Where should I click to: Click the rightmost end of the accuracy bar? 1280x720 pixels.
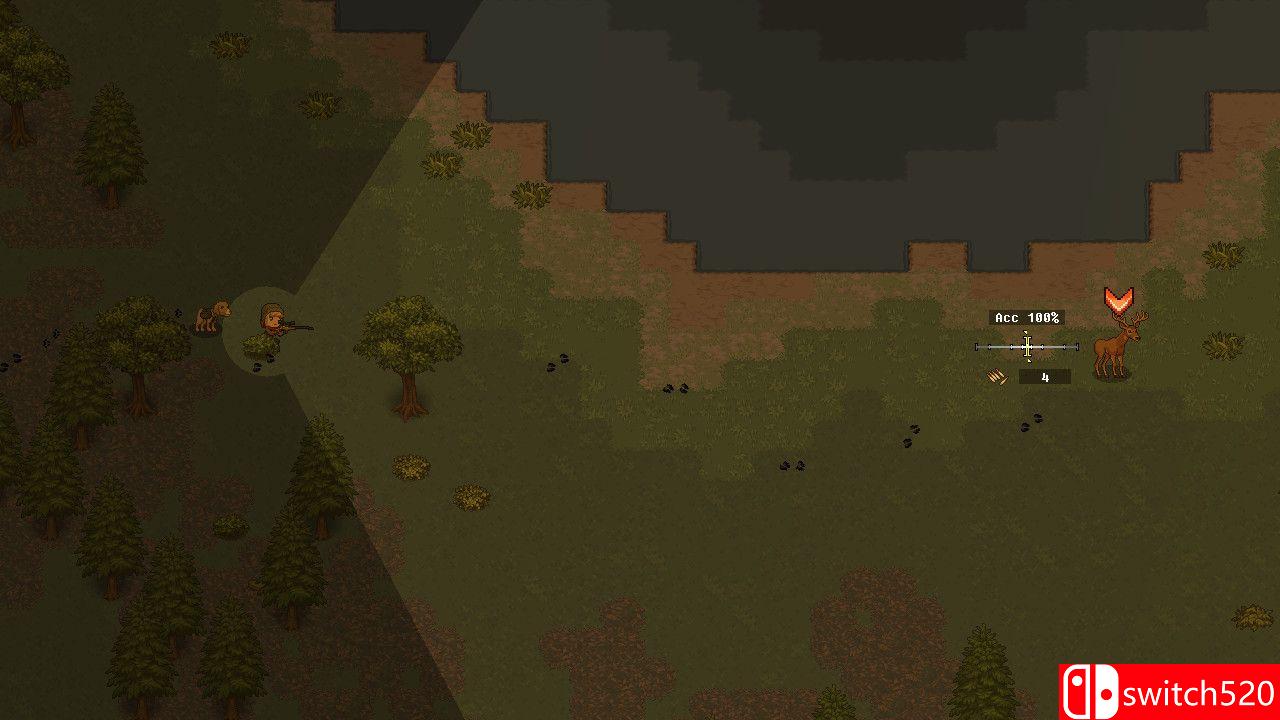coord(1075,345)
